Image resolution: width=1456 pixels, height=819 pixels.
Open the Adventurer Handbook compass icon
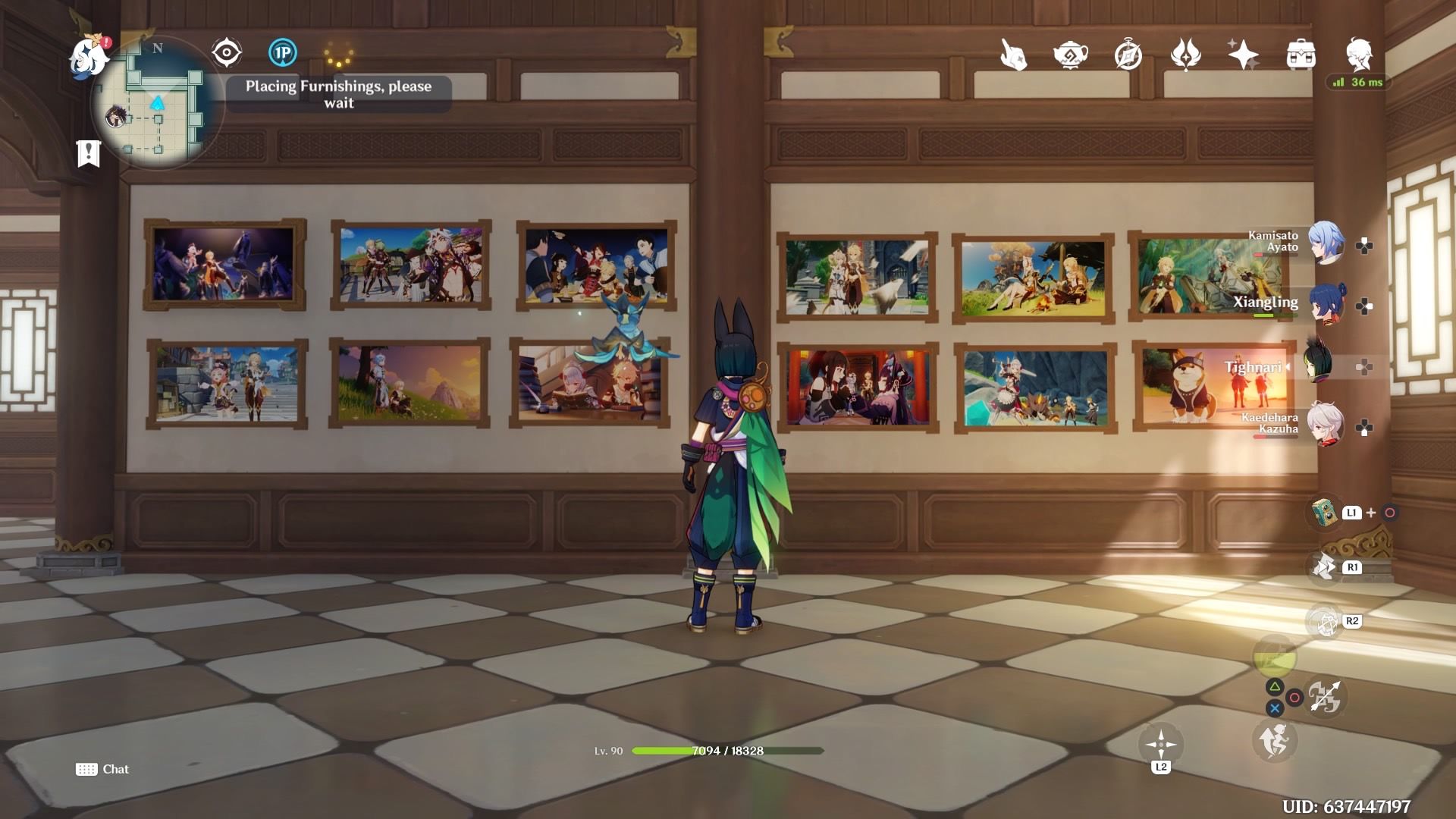pos(1129,55)
